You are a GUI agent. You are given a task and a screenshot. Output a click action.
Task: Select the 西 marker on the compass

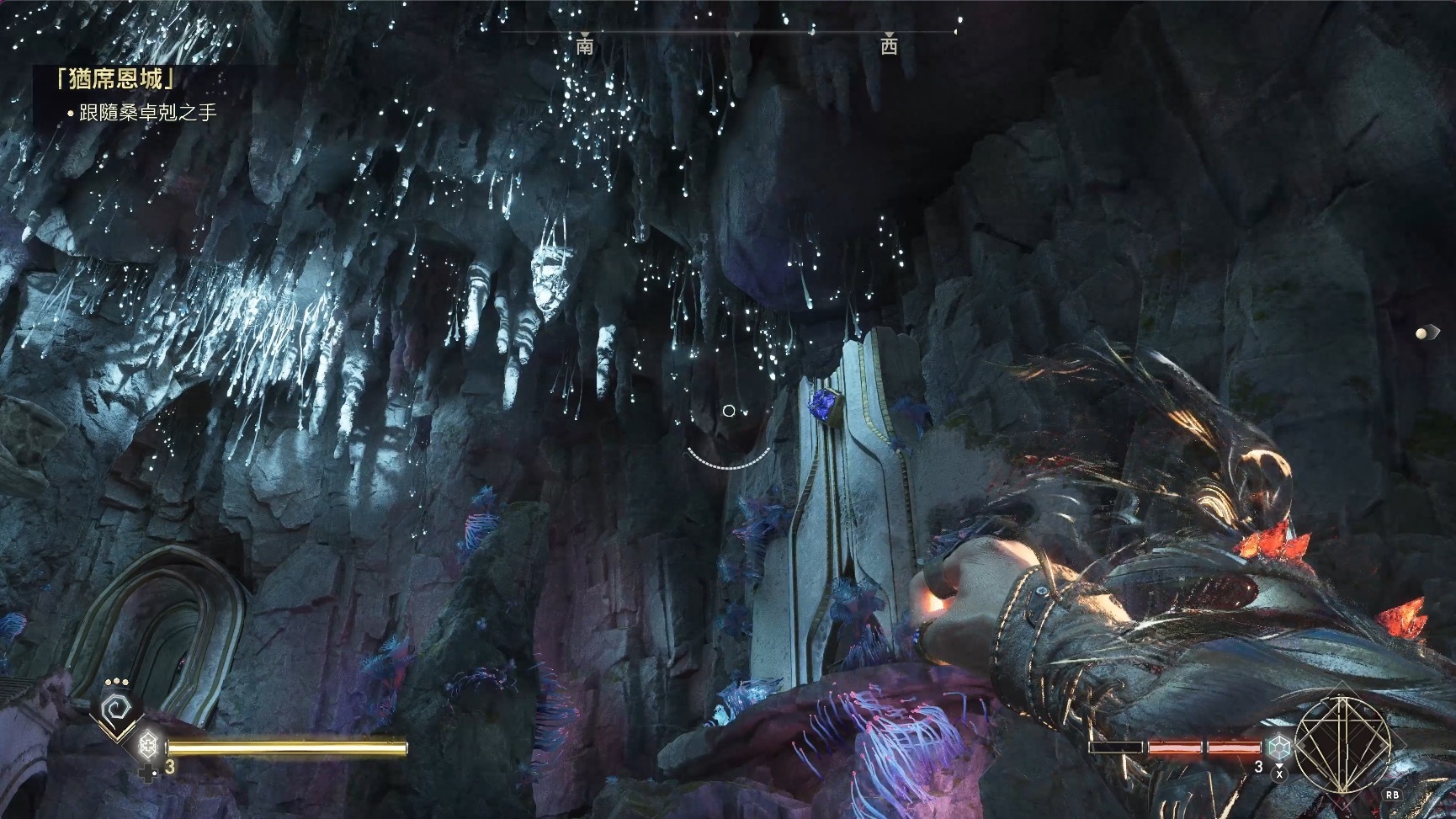889,46
